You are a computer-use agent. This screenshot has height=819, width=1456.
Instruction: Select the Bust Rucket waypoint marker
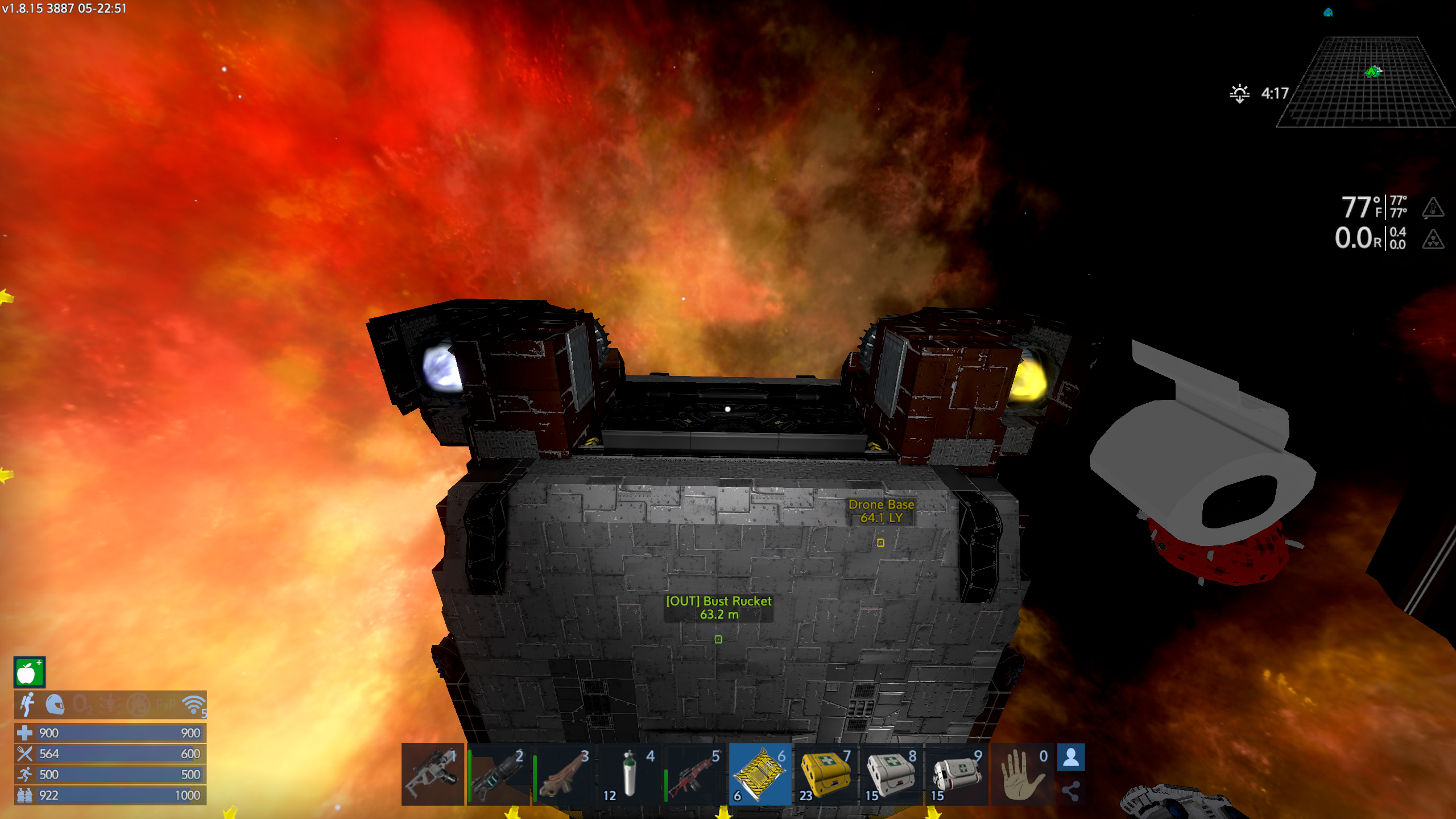coord(718,639)
